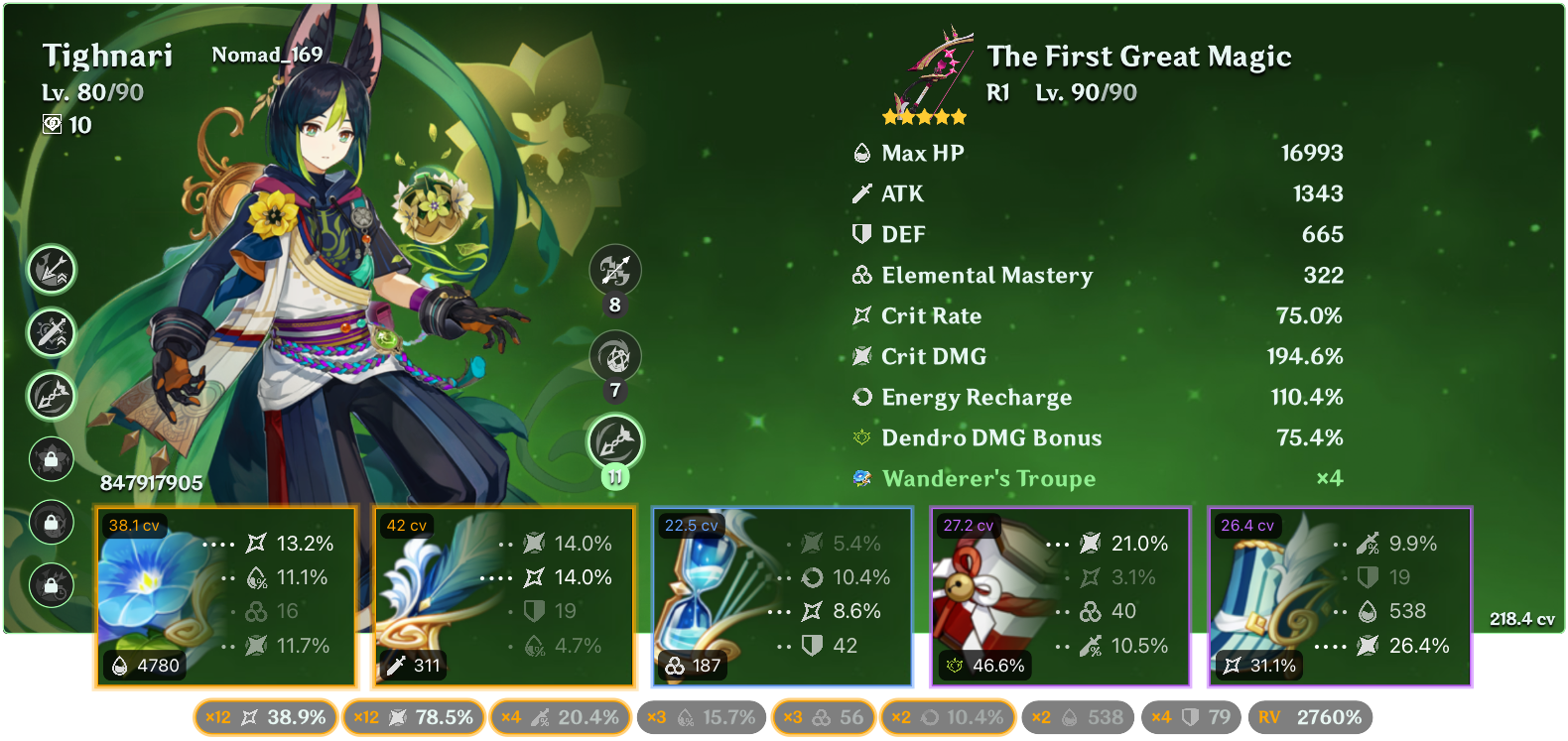Click the second constellation icon on the left
Viewport: 1568px width, 741px height.
pyautogui.click(x=51, y=333)
